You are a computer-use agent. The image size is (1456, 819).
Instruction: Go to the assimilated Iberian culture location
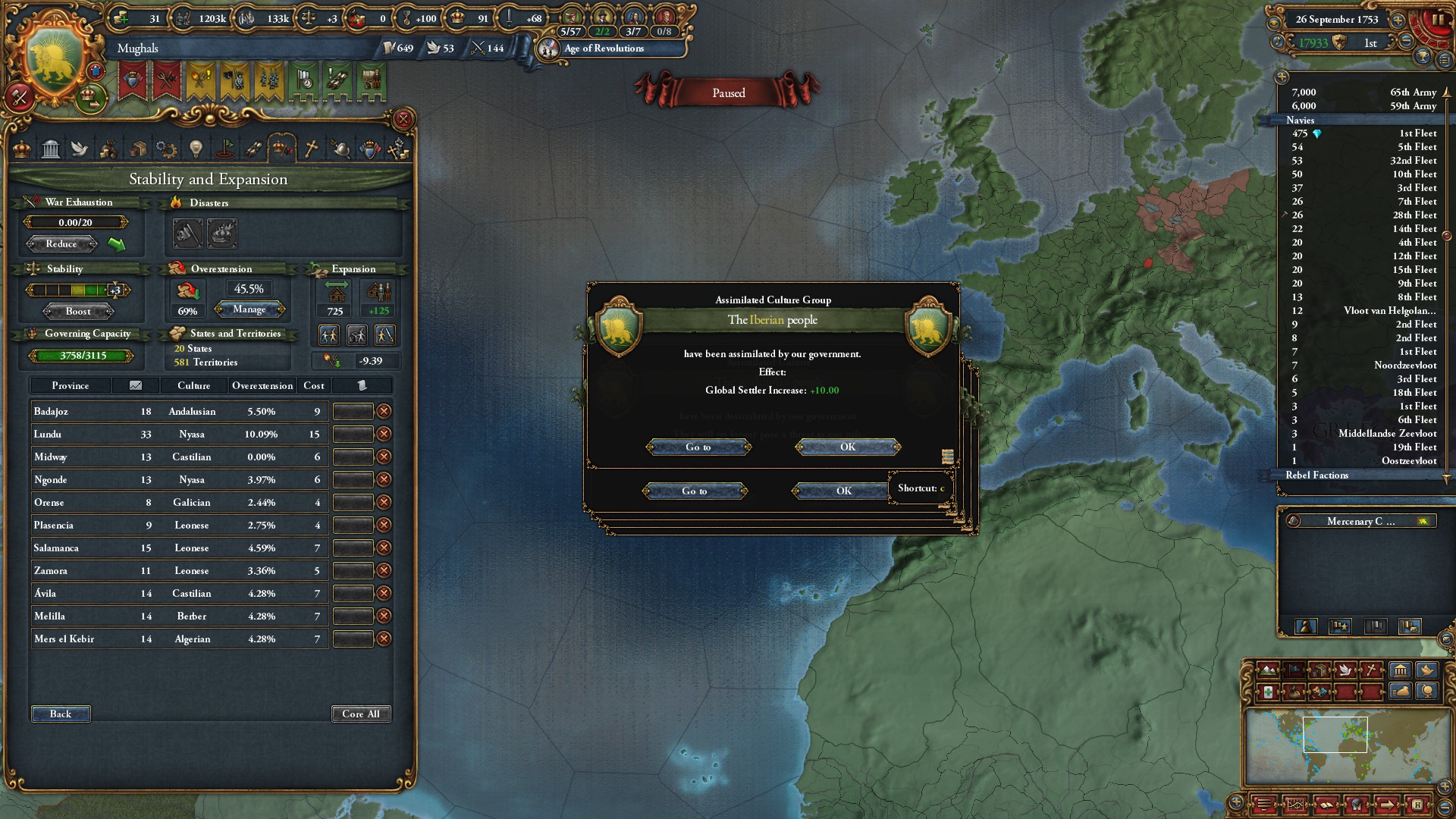(x=698, y=447)
